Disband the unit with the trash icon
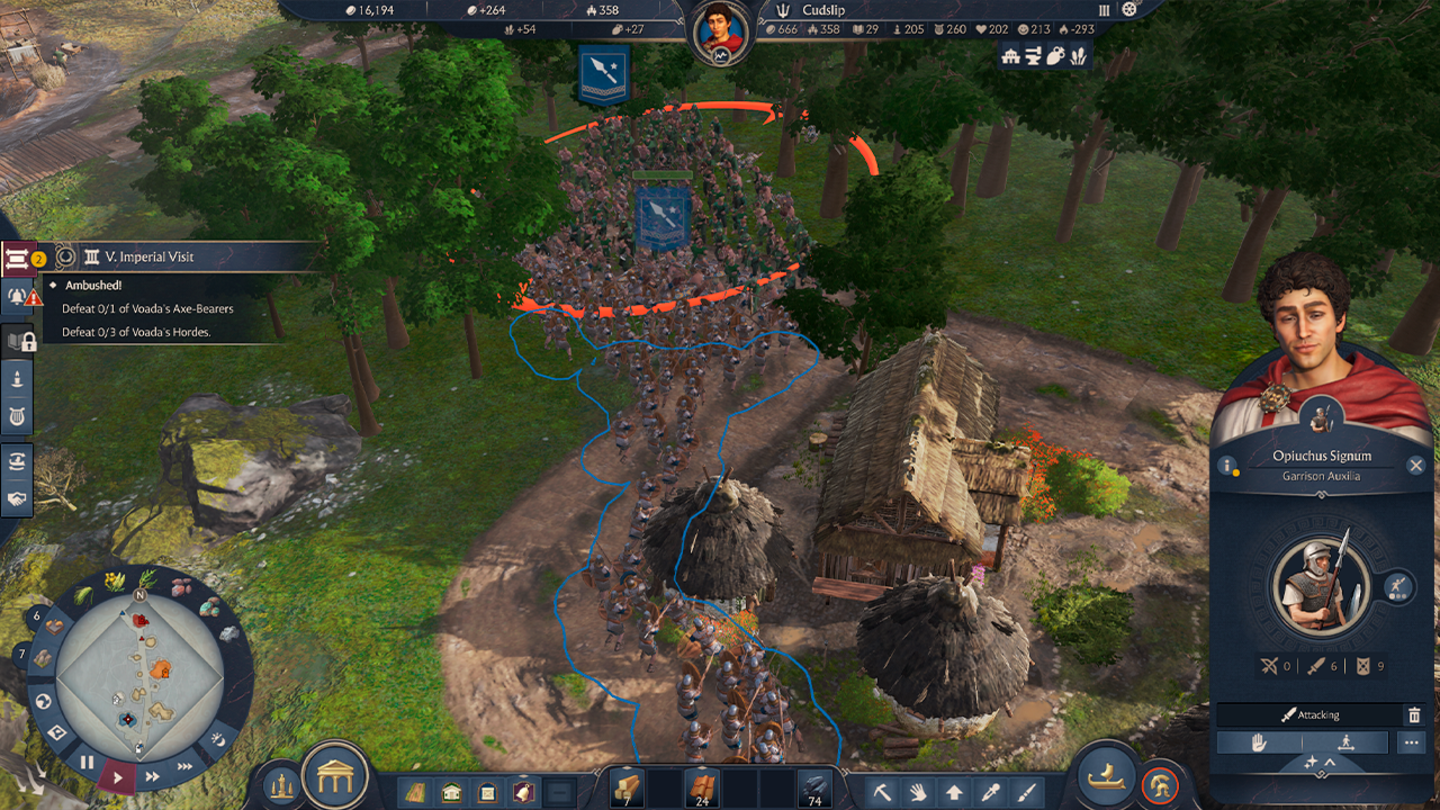Screen dimensions: 1440x810 pyautogui.click(x=1414, y=715)
